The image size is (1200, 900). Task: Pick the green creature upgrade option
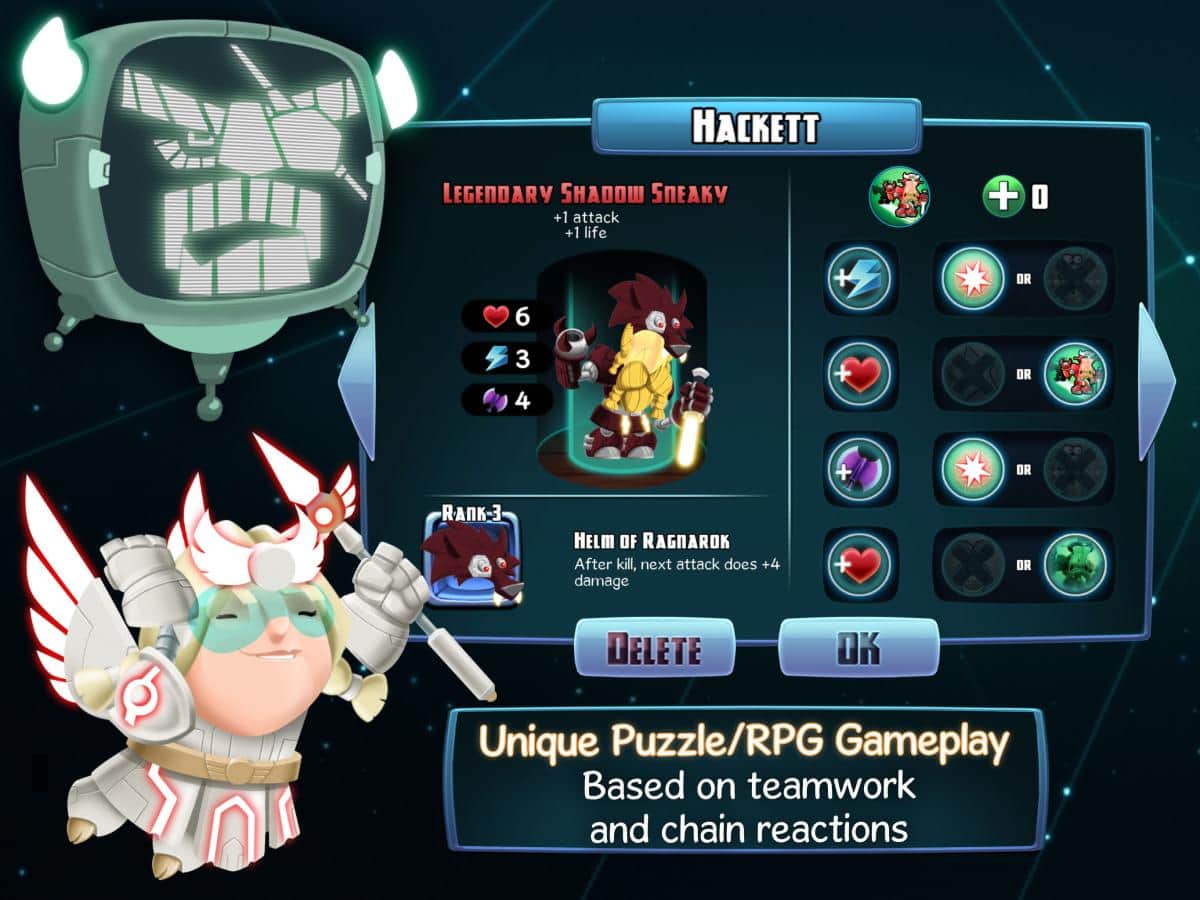click(x=1075, y=563)
